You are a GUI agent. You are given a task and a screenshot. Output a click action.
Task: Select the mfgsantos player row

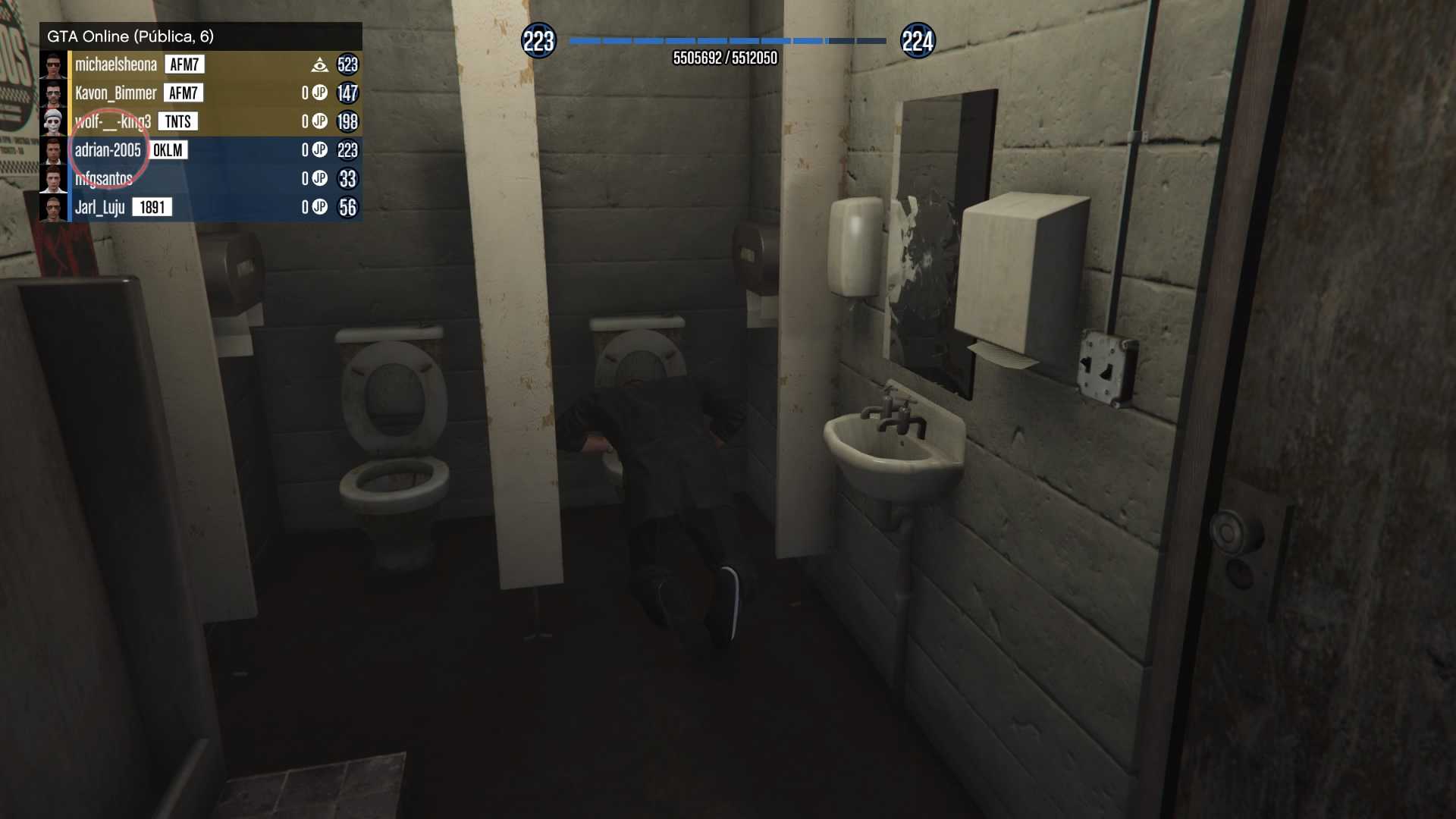pos(104,179)
